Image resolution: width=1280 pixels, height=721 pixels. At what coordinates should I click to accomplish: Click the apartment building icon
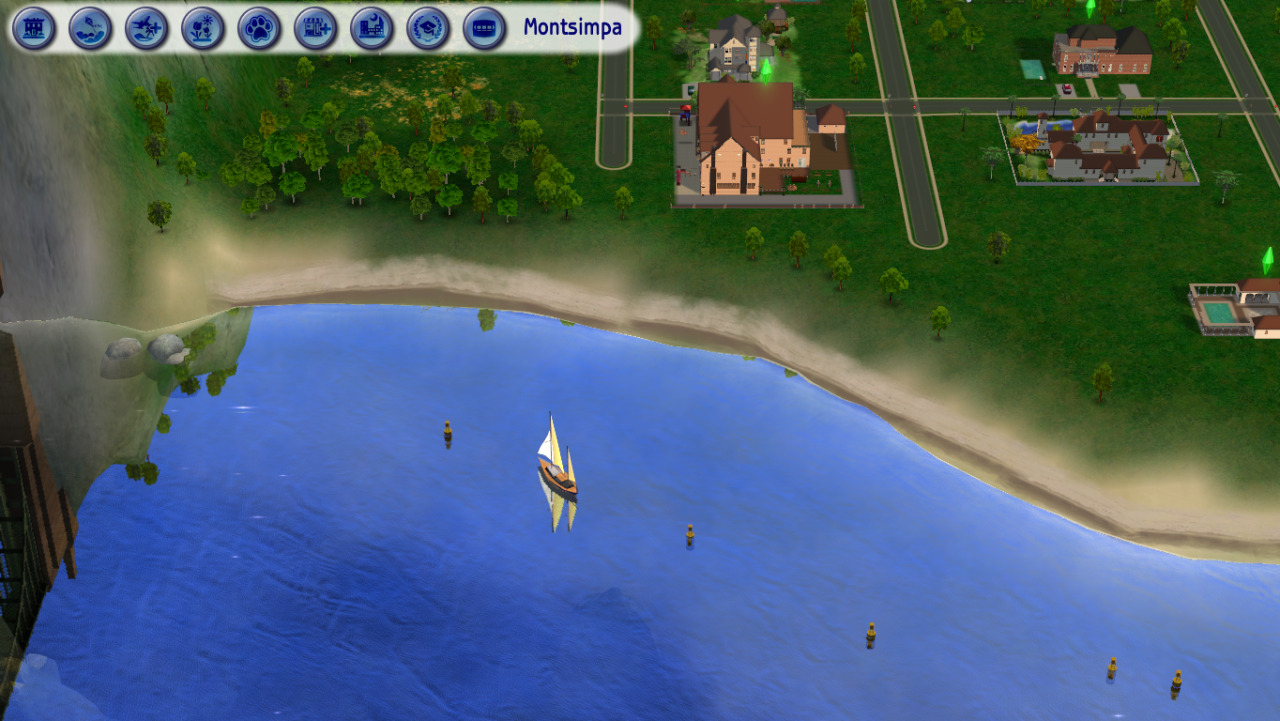click(x=34, y=28)
